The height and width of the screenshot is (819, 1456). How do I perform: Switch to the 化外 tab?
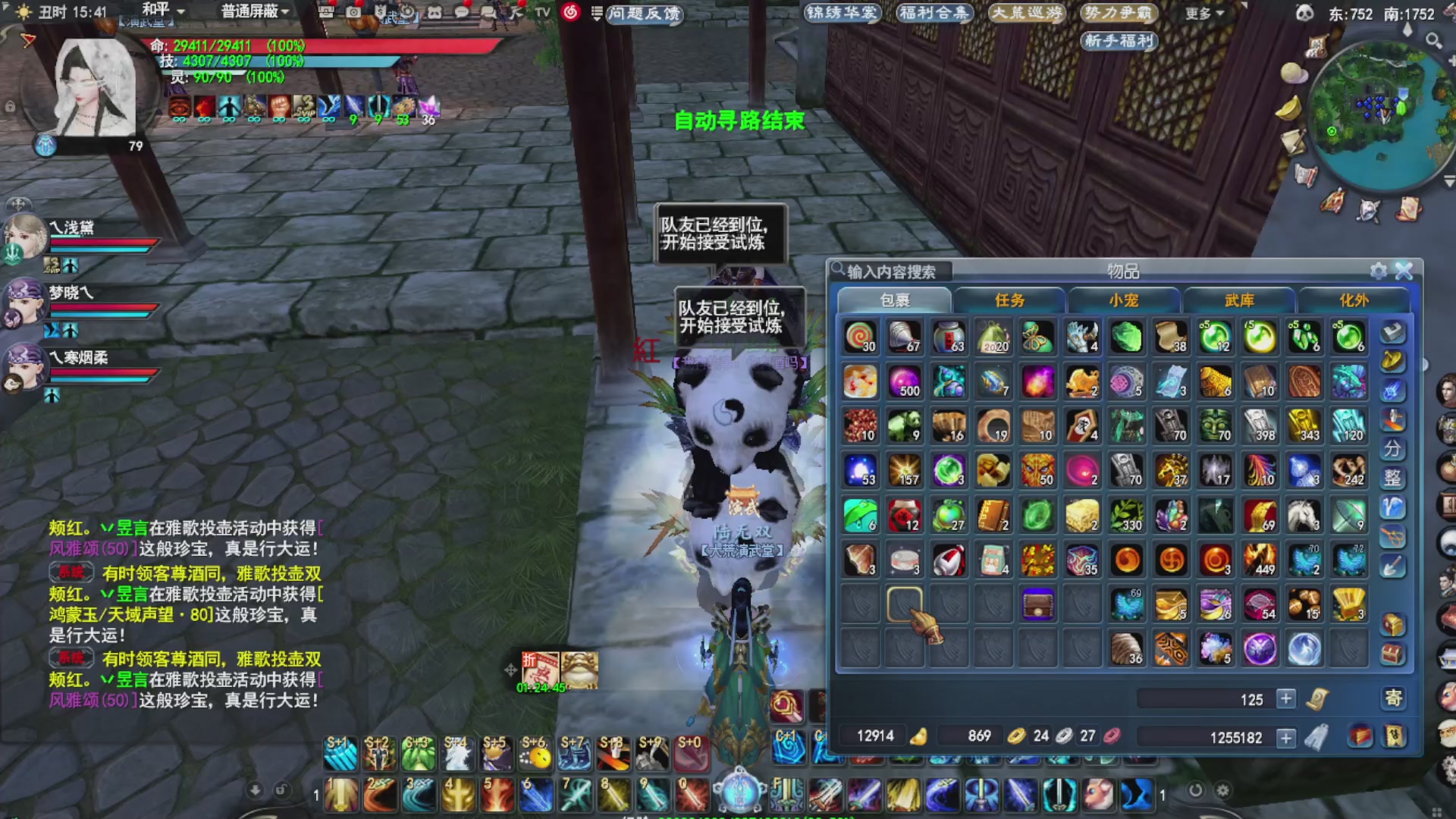coord(1354,300)
